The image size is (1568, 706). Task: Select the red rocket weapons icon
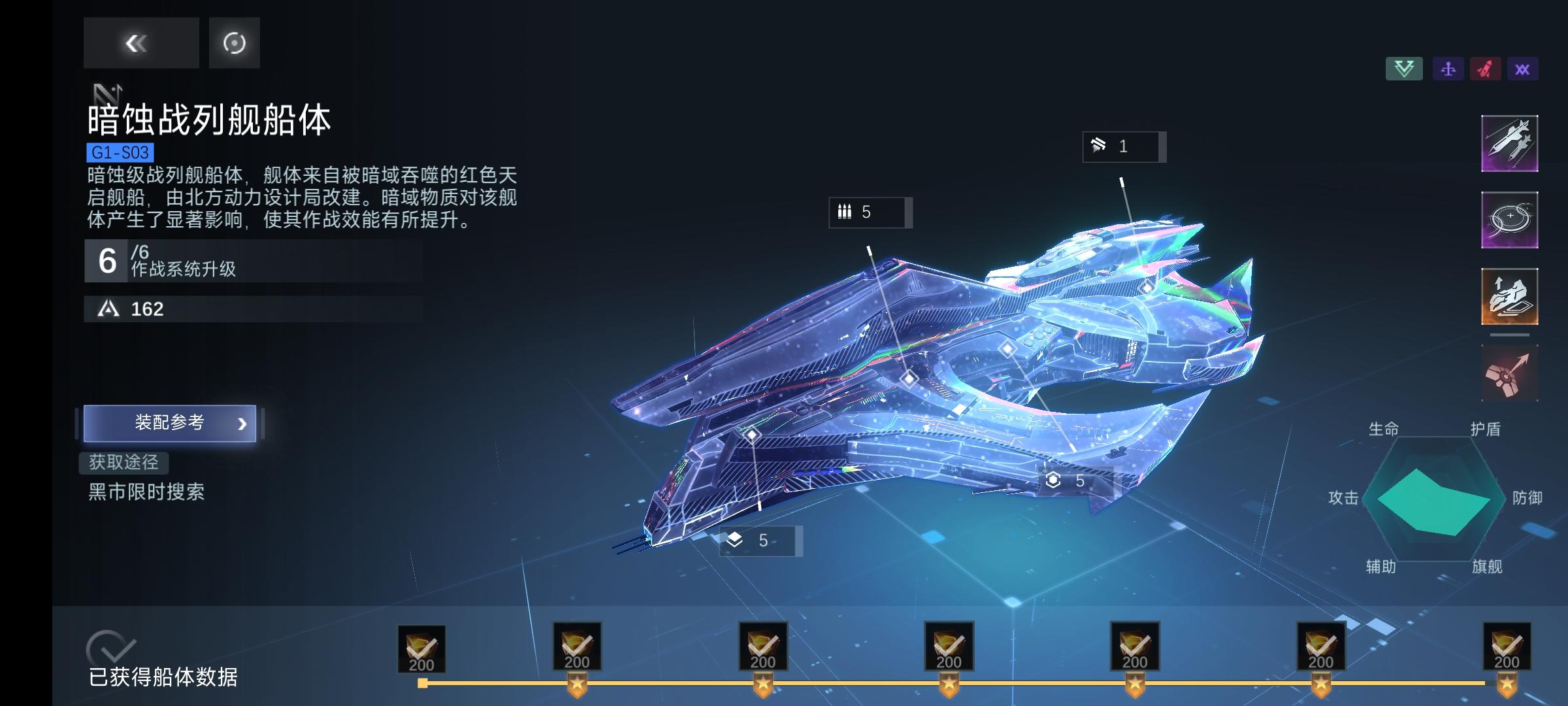1484,68
